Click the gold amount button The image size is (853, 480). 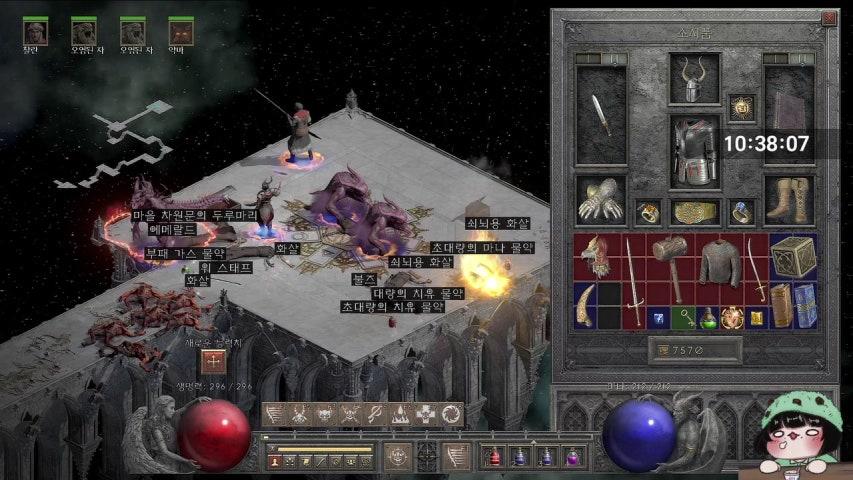(695, 349)
